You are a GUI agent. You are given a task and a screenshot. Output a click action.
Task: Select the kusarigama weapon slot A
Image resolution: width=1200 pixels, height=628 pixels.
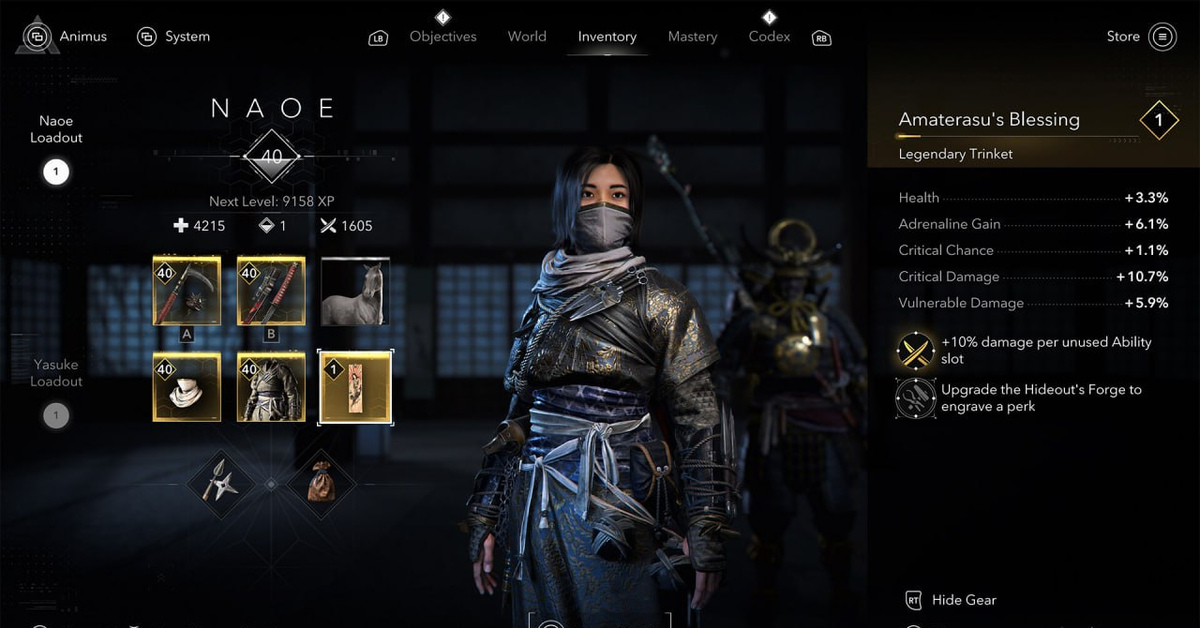coord(187,290)
